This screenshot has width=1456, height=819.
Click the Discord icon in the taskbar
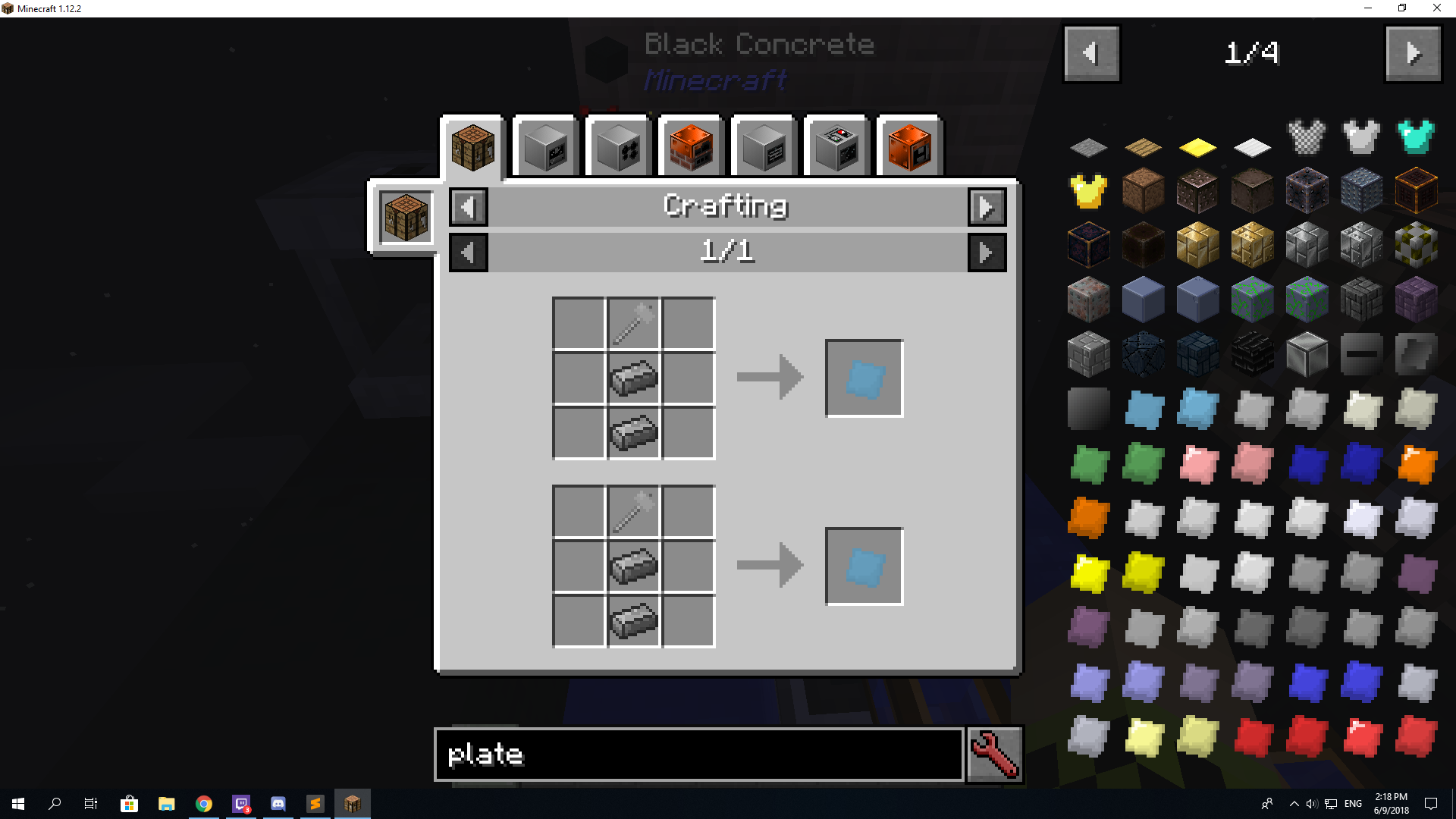point(278,803)
